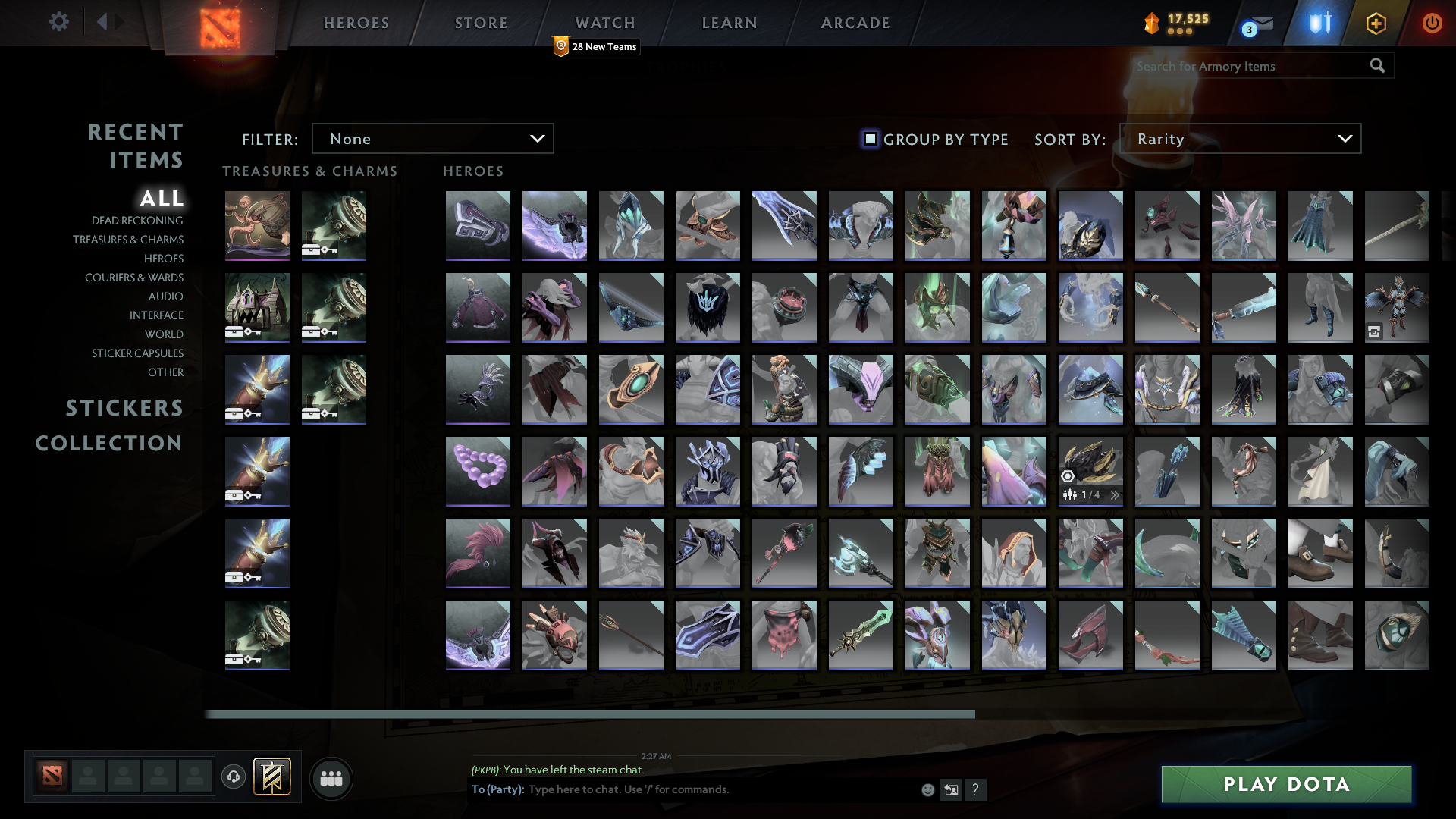Open voice chat with the headset icon

[234, 777]
